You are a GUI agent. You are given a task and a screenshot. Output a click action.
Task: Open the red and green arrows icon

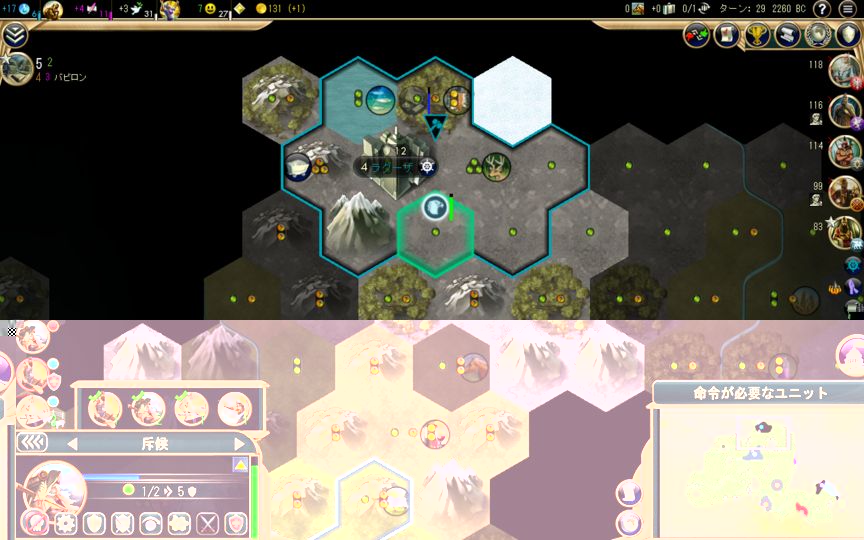tap(696, 35)
